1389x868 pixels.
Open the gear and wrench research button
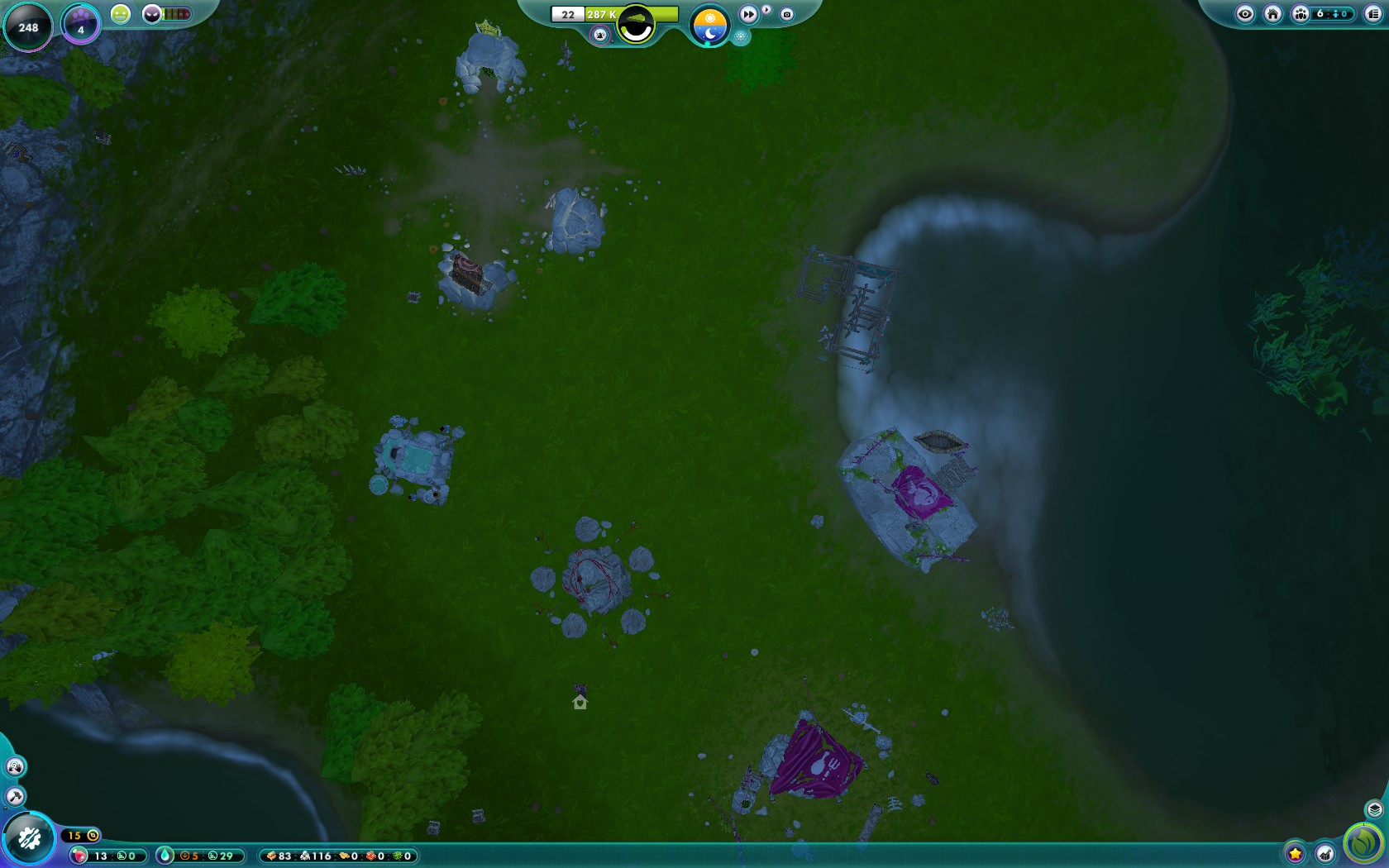(29, 839)
